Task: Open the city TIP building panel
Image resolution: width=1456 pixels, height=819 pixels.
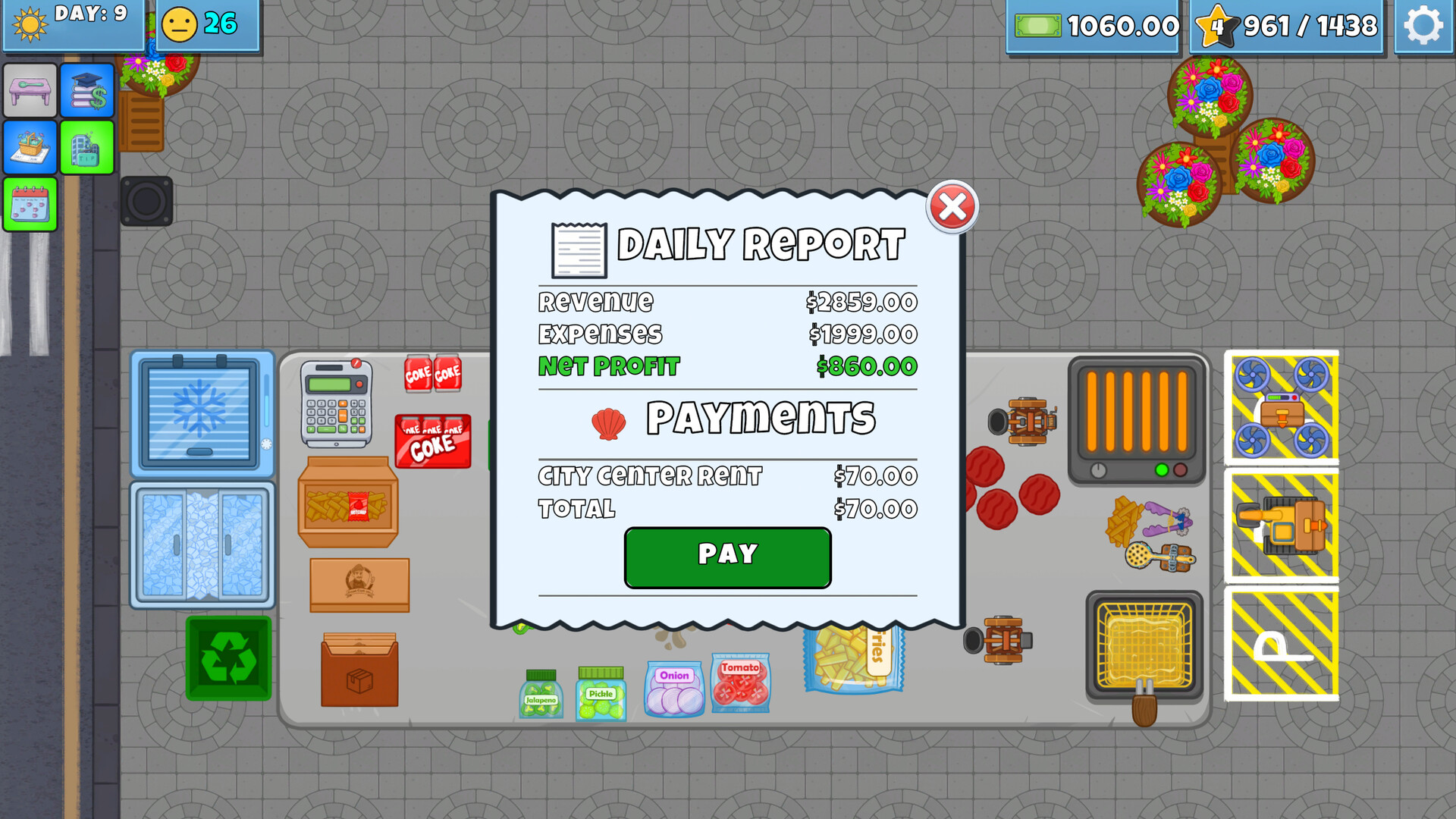Action: click(87, 148)
